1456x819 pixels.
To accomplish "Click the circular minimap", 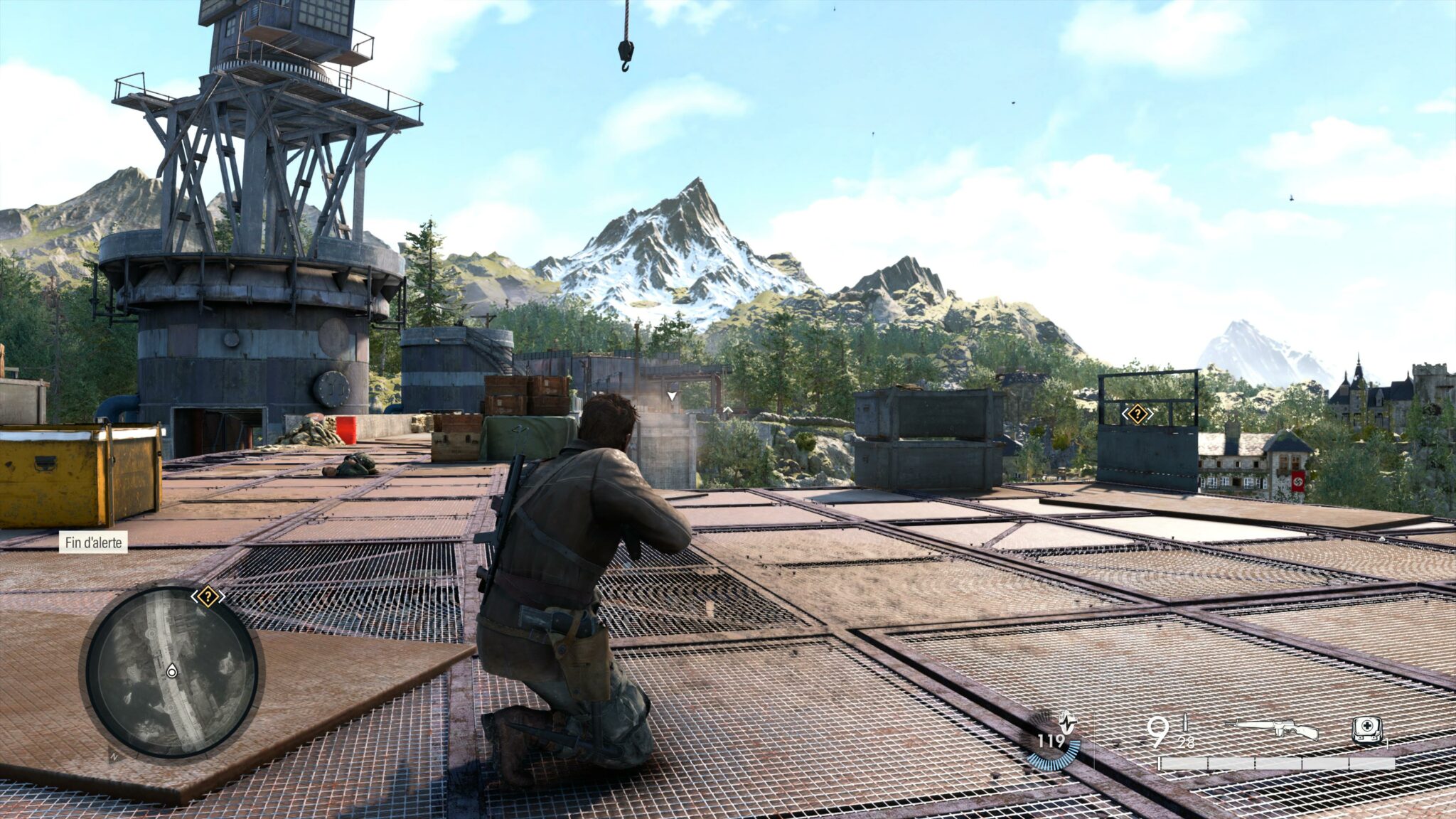I will click(171, 672).
